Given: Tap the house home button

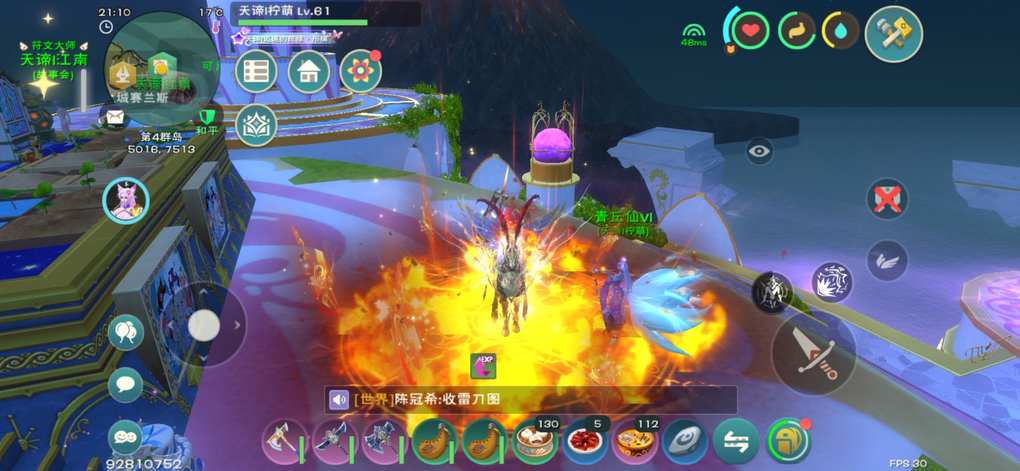Looking at the screenshot, I should [x=309, y=72].
